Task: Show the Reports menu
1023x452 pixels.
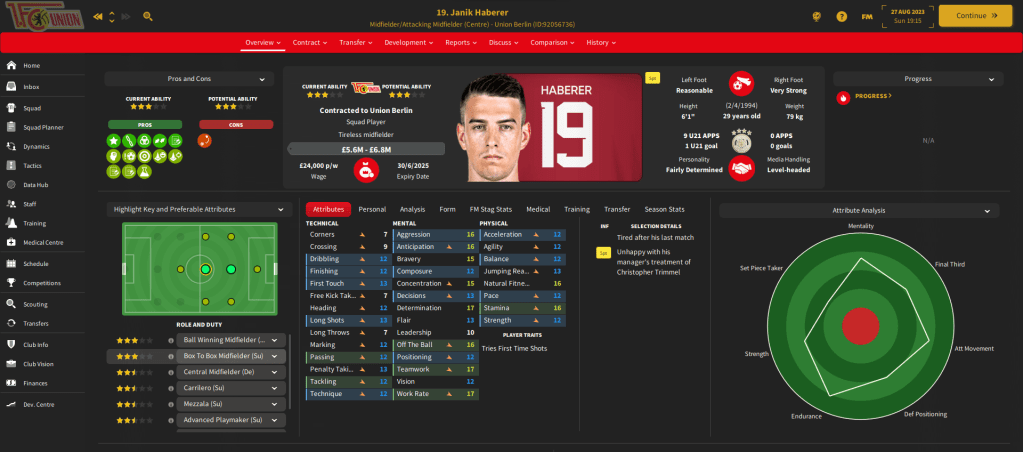Action: [x=461, y=43]
